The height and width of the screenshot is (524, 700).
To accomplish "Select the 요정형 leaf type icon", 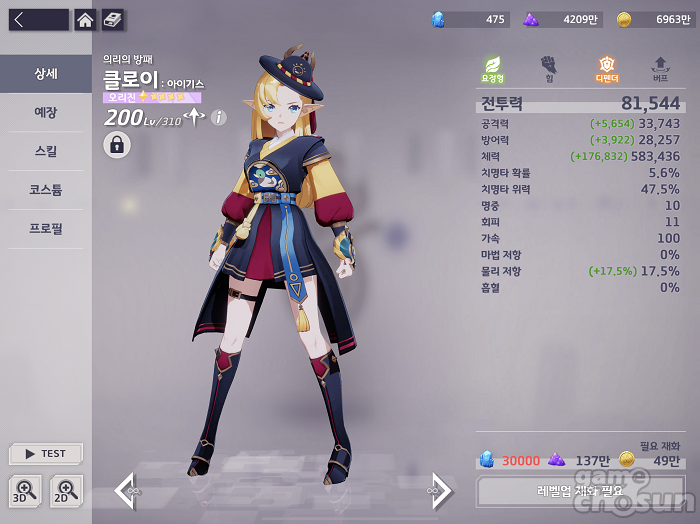I will pos(492,68).
